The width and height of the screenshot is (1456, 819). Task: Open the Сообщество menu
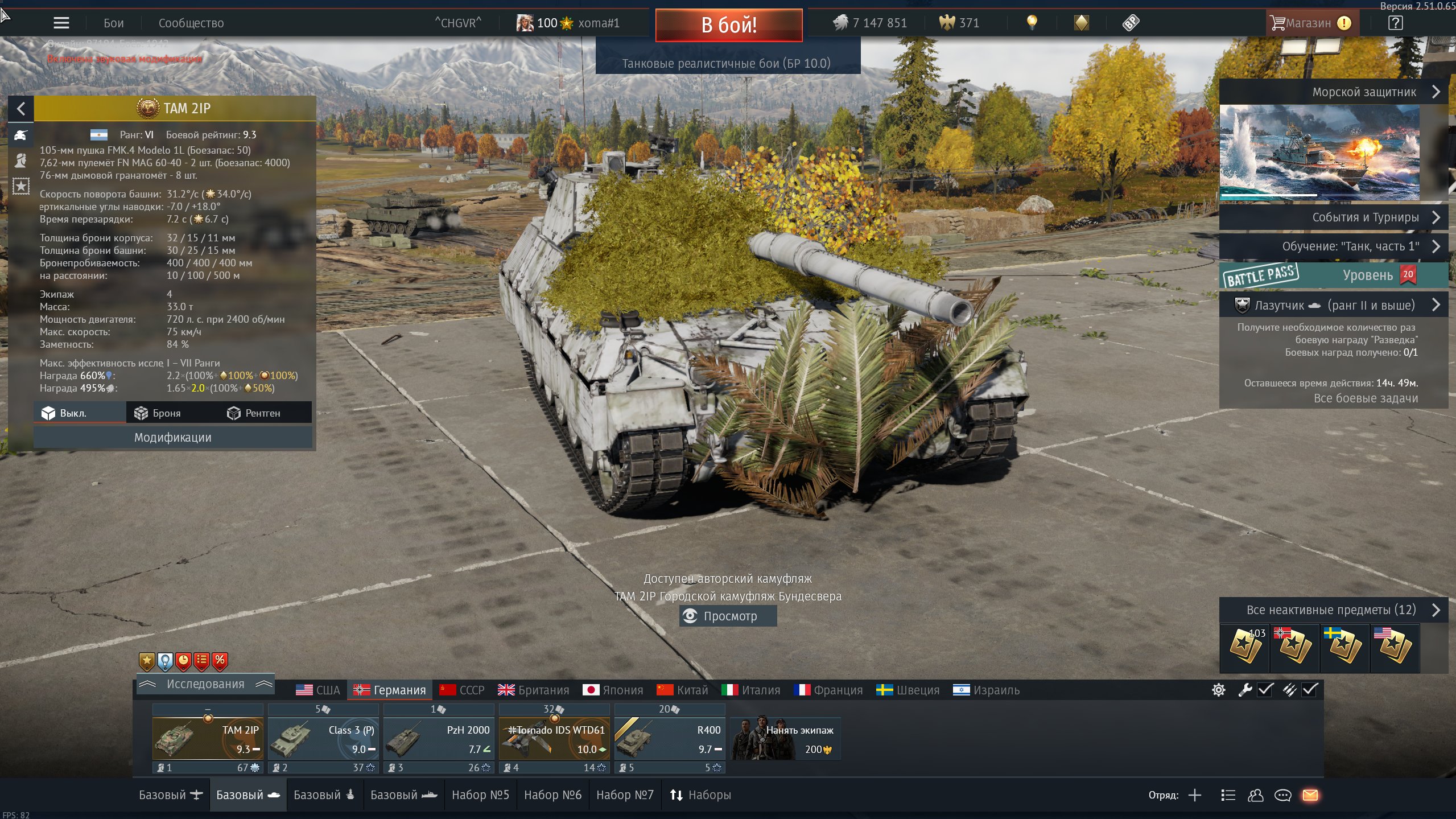pos(191,23)
